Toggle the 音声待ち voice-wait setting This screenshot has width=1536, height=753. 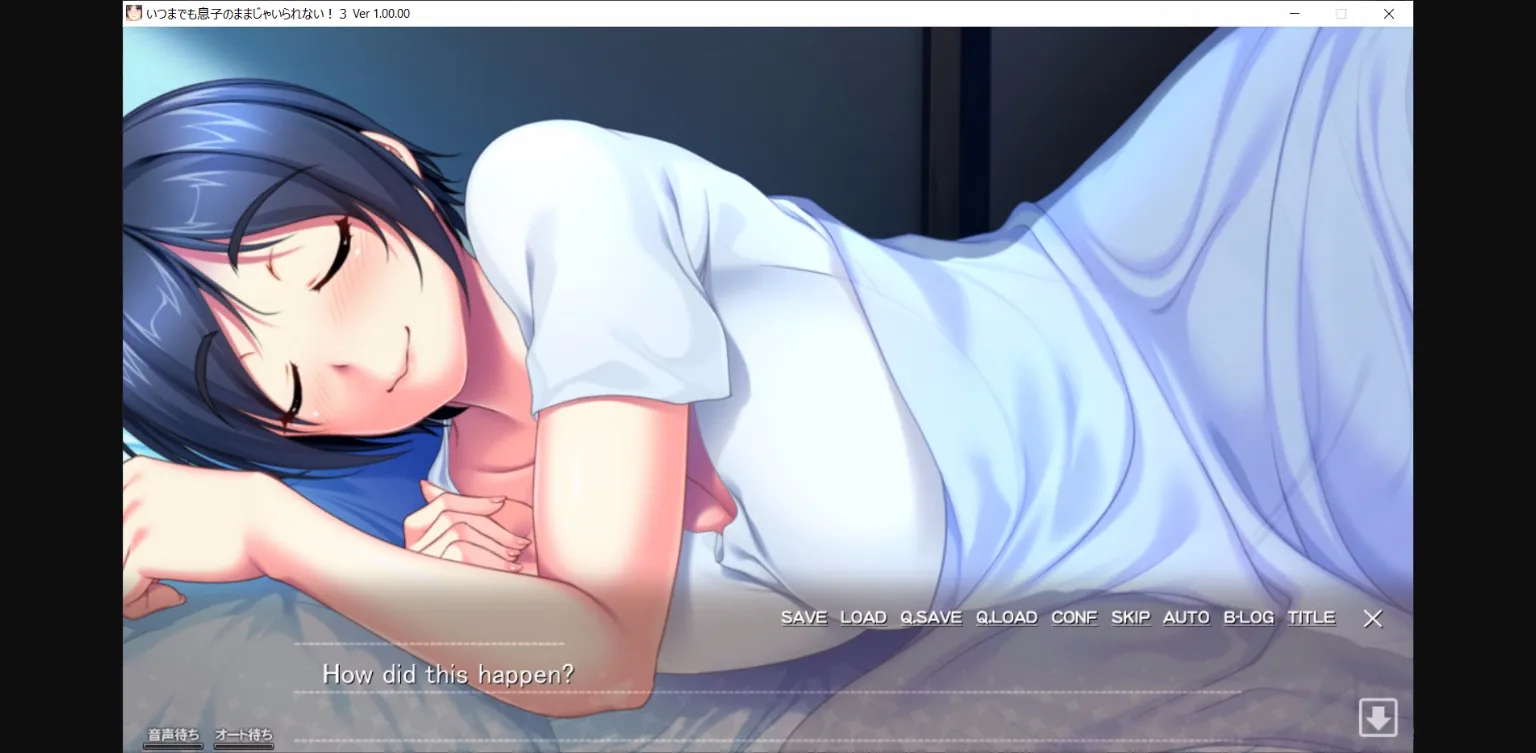(x=174, y=733)
